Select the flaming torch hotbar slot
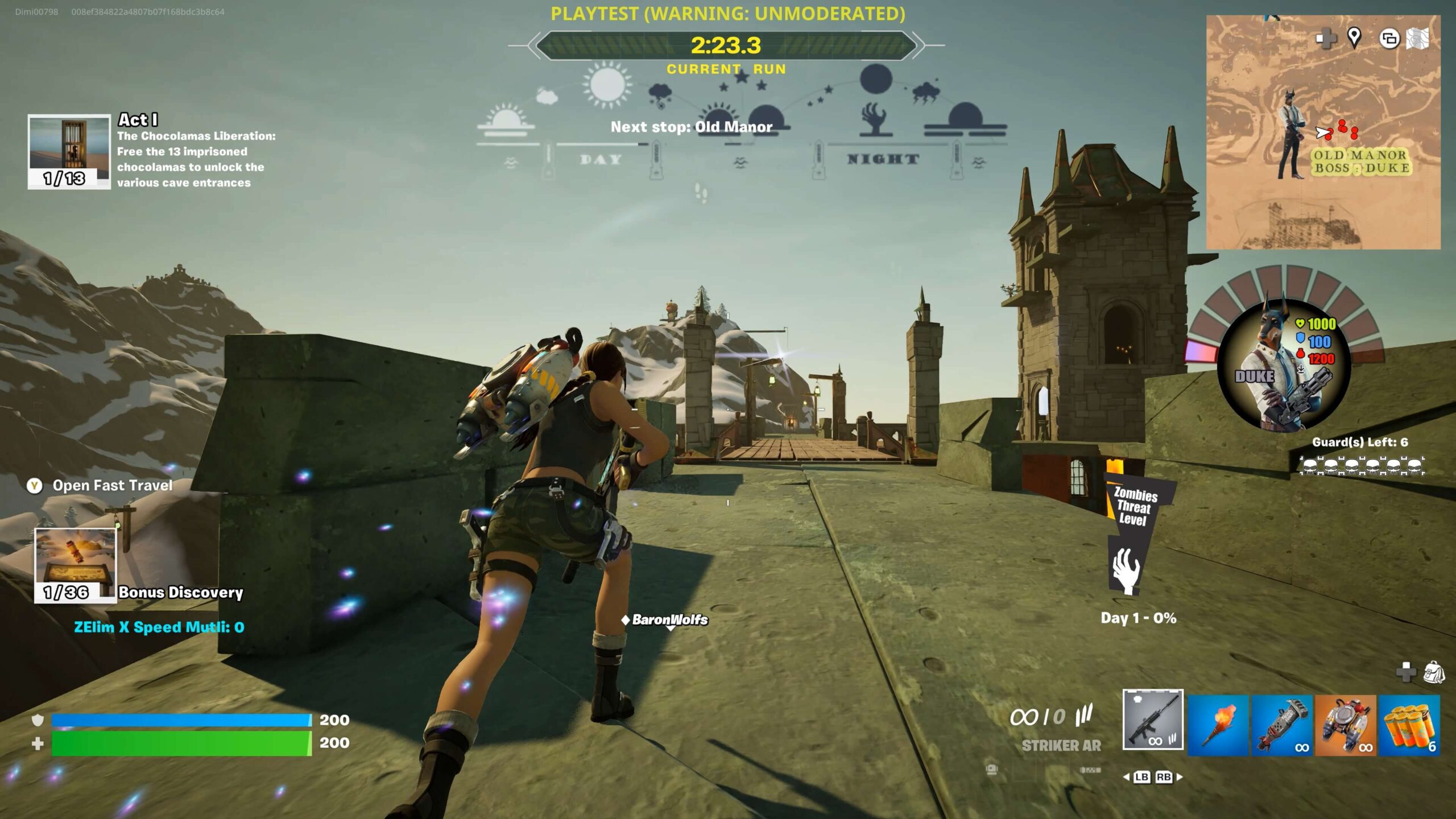 coord(1218,725)
